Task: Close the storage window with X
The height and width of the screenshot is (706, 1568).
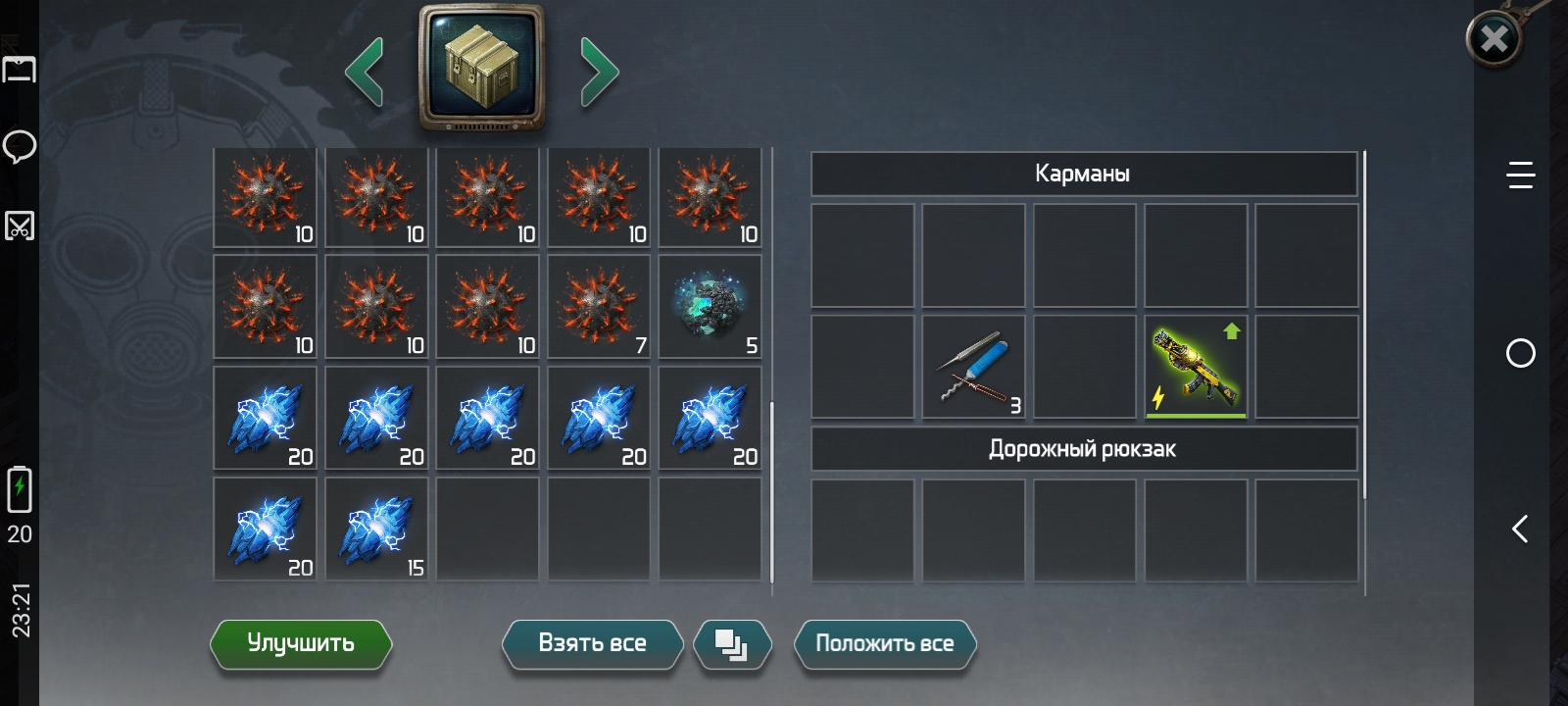Action: [x=1494, y=39]
